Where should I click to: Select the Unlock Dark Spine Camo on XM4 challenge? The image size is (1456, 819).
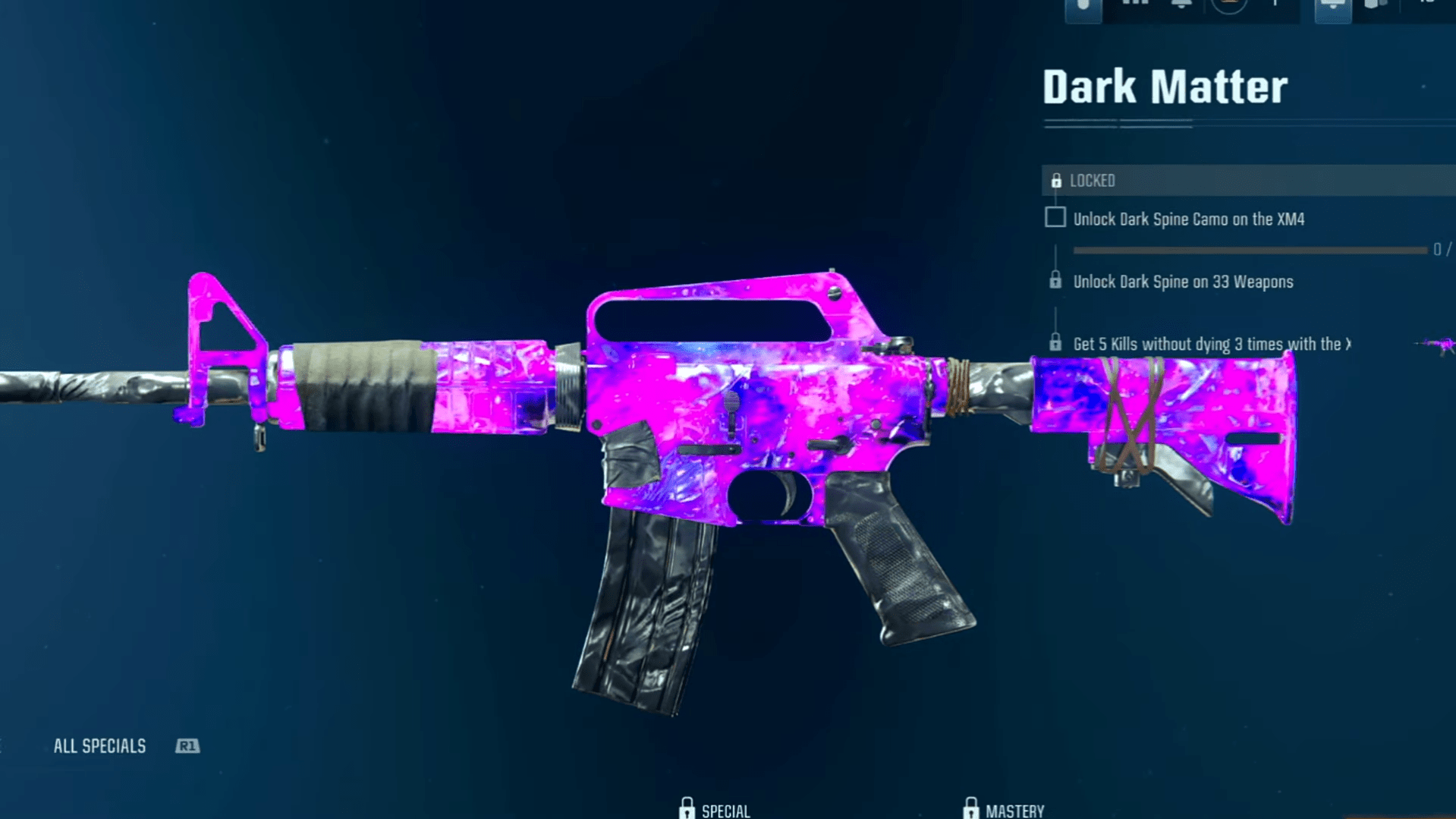[1188, 219]
